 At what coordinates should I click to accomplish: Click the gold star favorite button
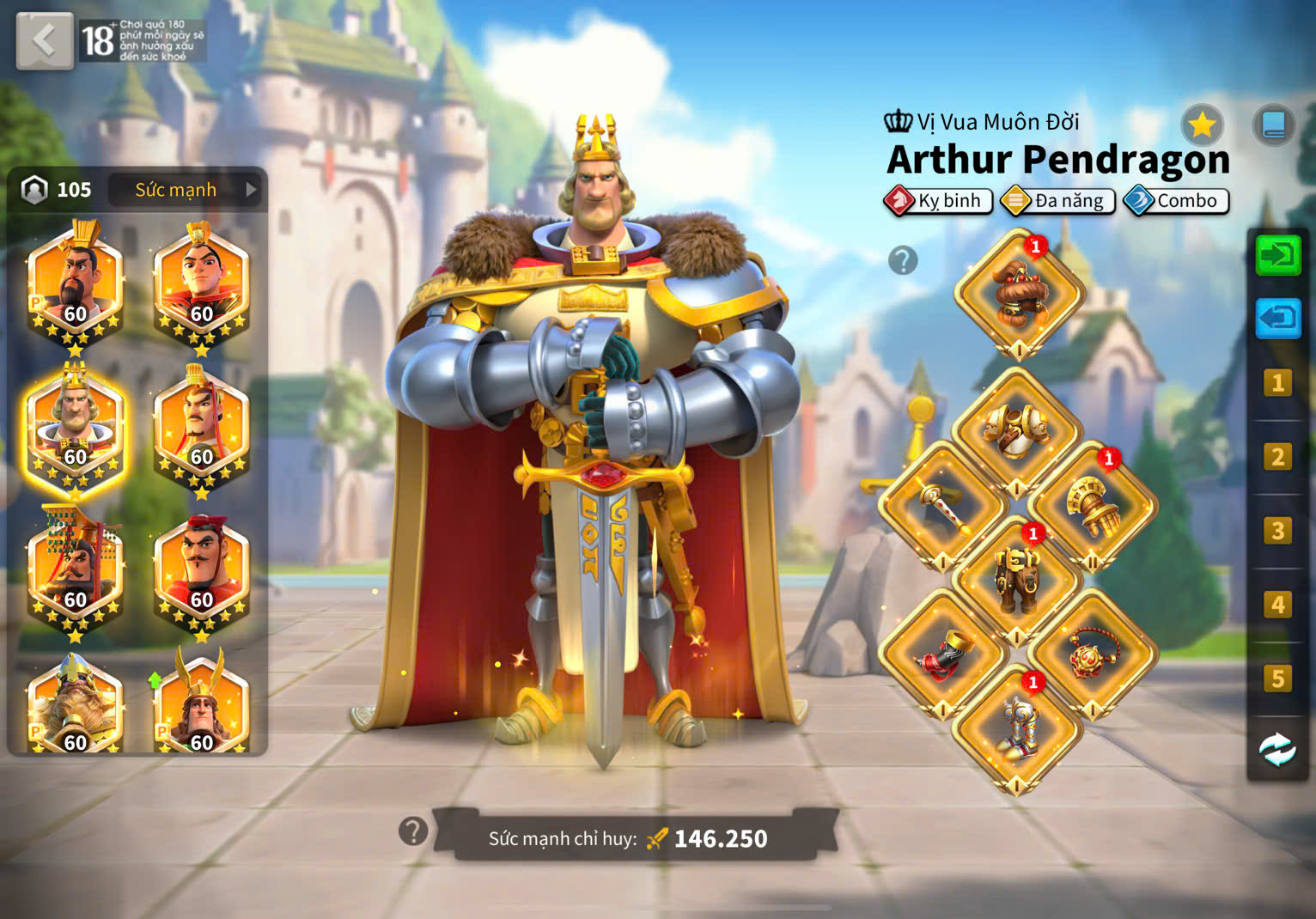coord(1201,126)
